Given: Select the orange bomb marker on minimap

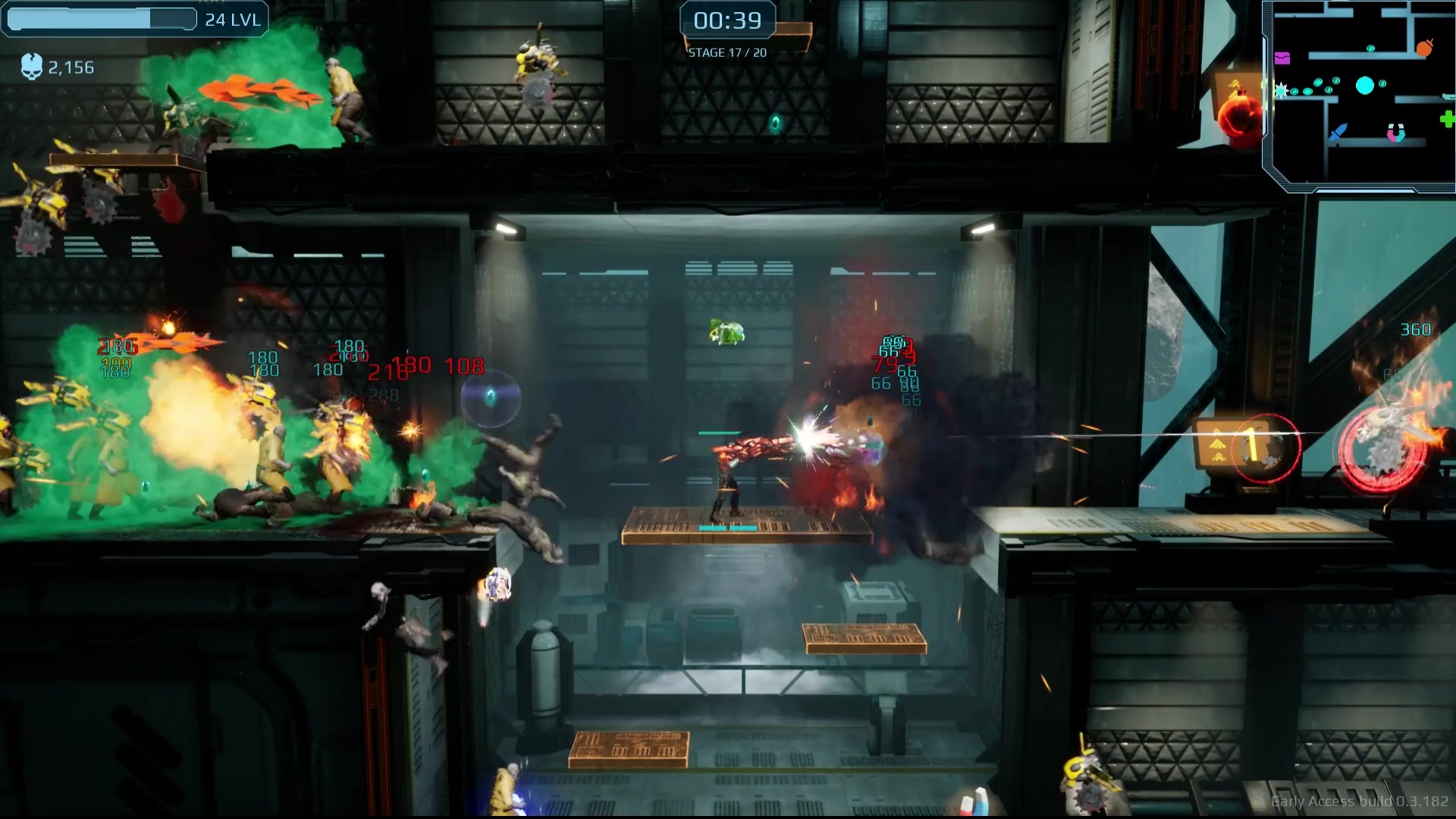Looking at the screenshot, I should coord(1424,48).
